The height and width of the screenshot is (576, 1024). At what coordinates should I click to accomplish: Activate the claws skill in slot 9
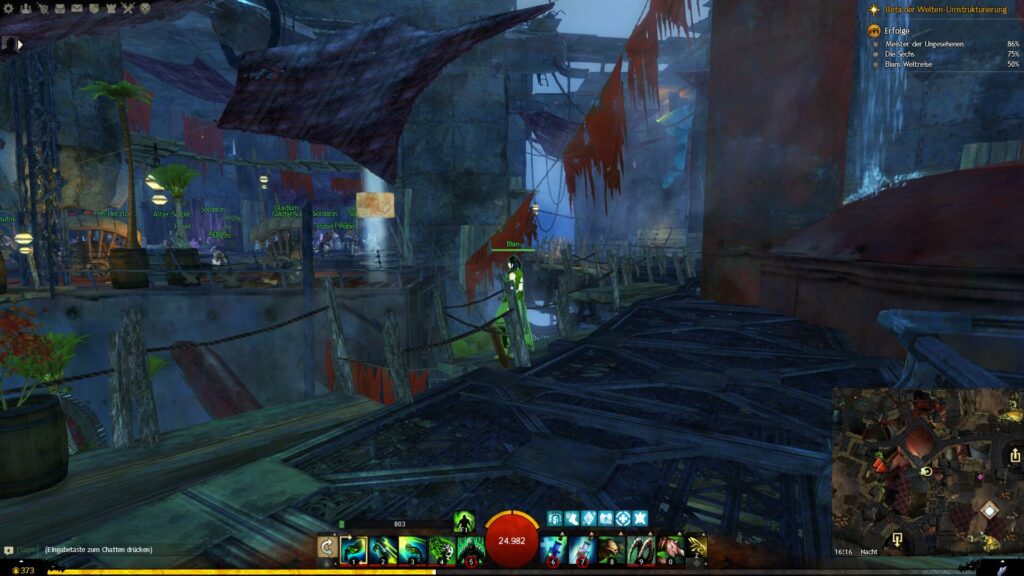coord(641,548)
